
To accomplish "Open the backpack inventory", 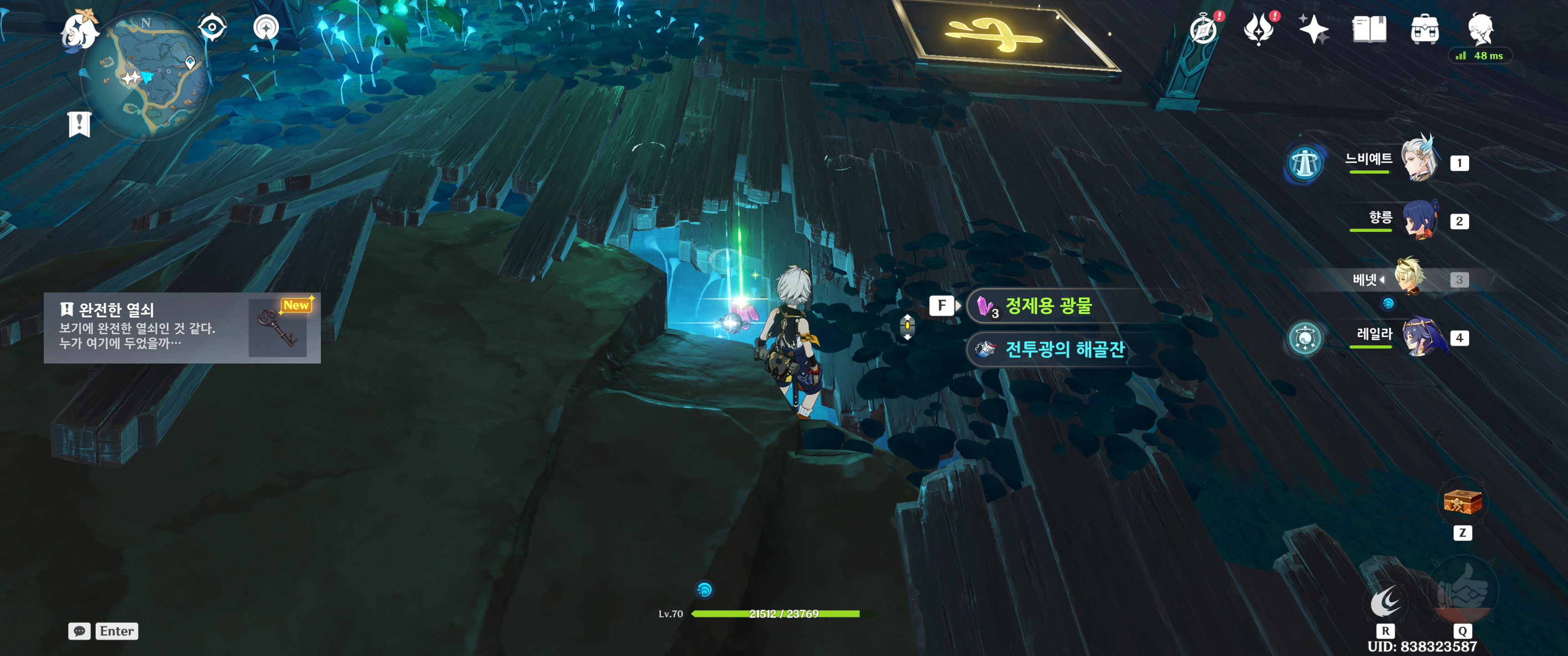I will click(1424, 30).
